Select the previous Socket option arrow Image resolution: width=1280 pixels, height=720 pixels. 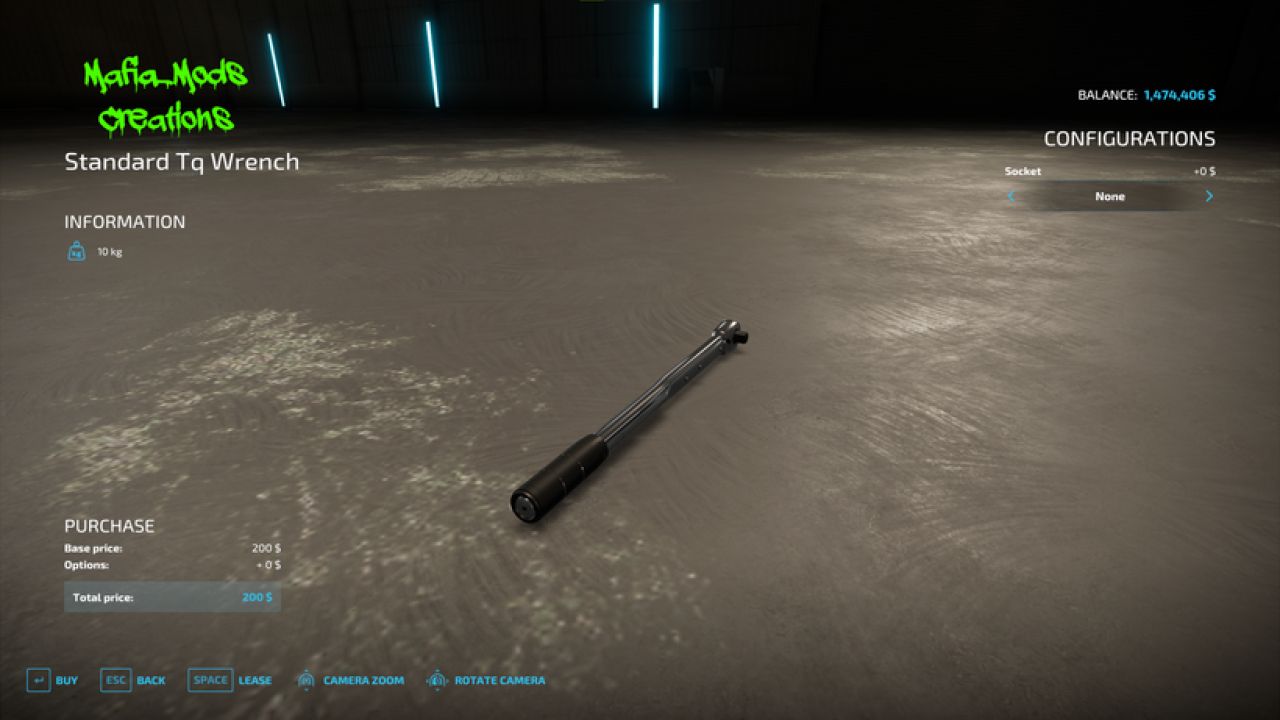coord(1011,196)
